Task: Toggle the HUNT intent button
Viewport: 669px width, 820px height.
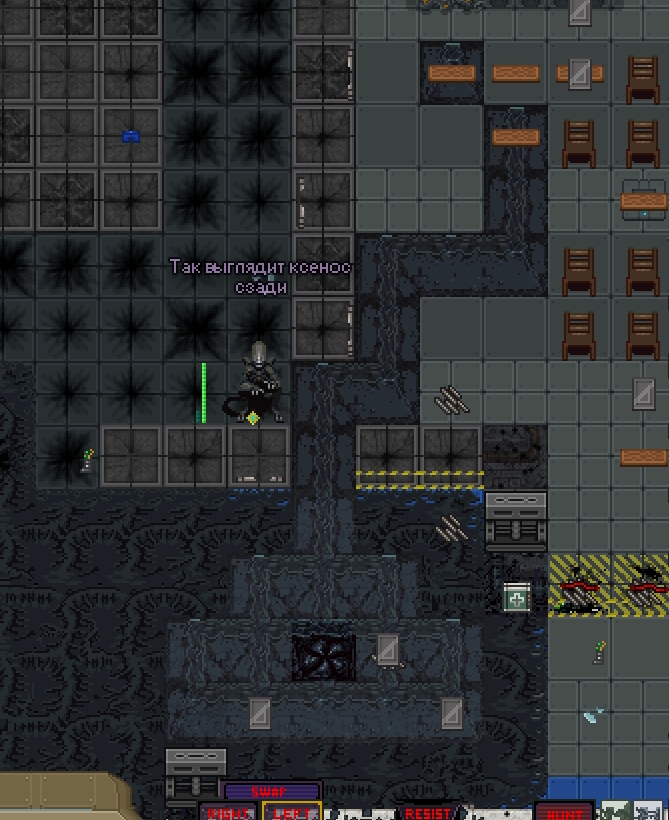Action: (564, 812)
